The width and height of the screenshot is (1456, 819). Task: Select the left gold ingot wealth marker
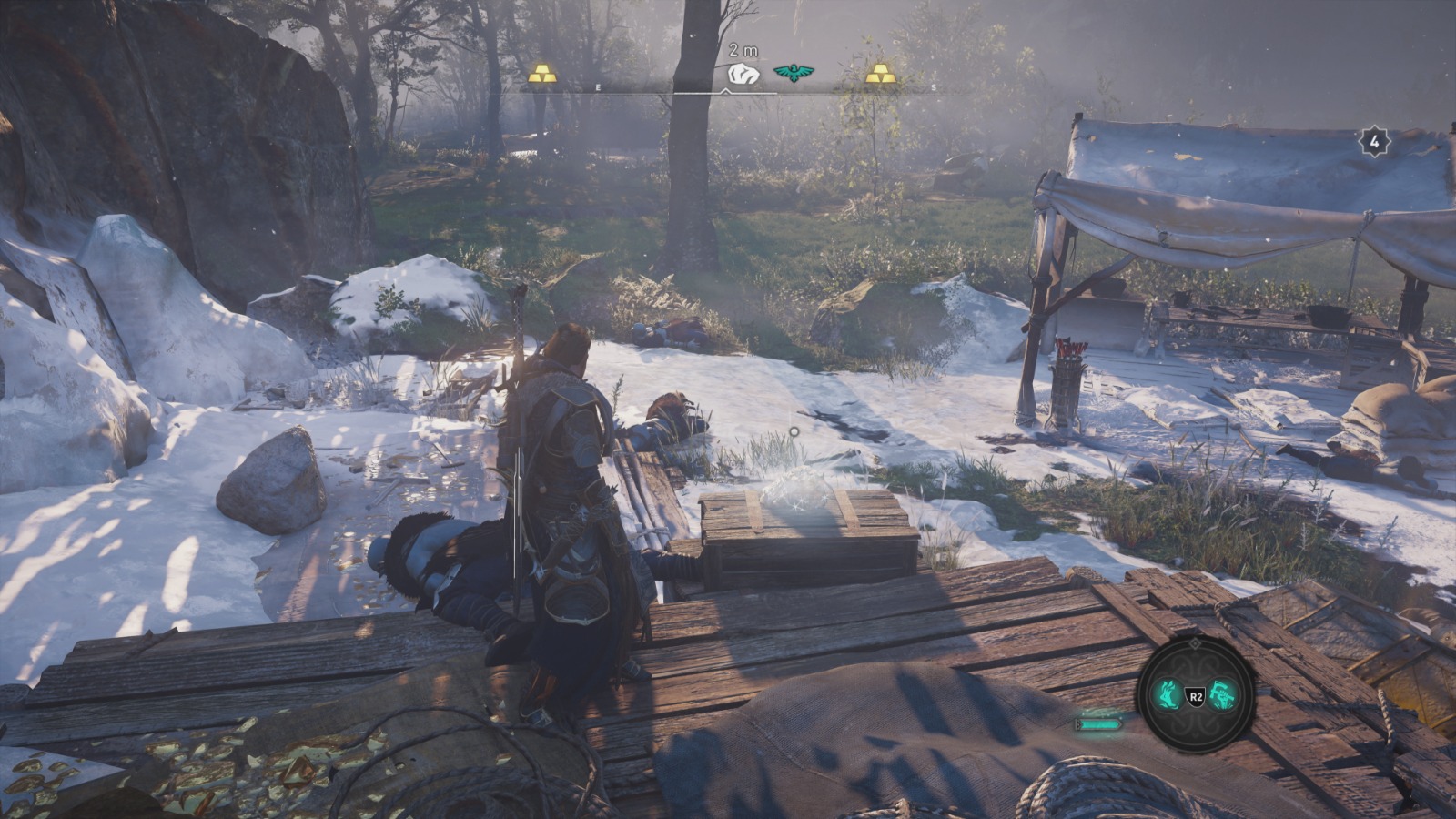(542, 74)
